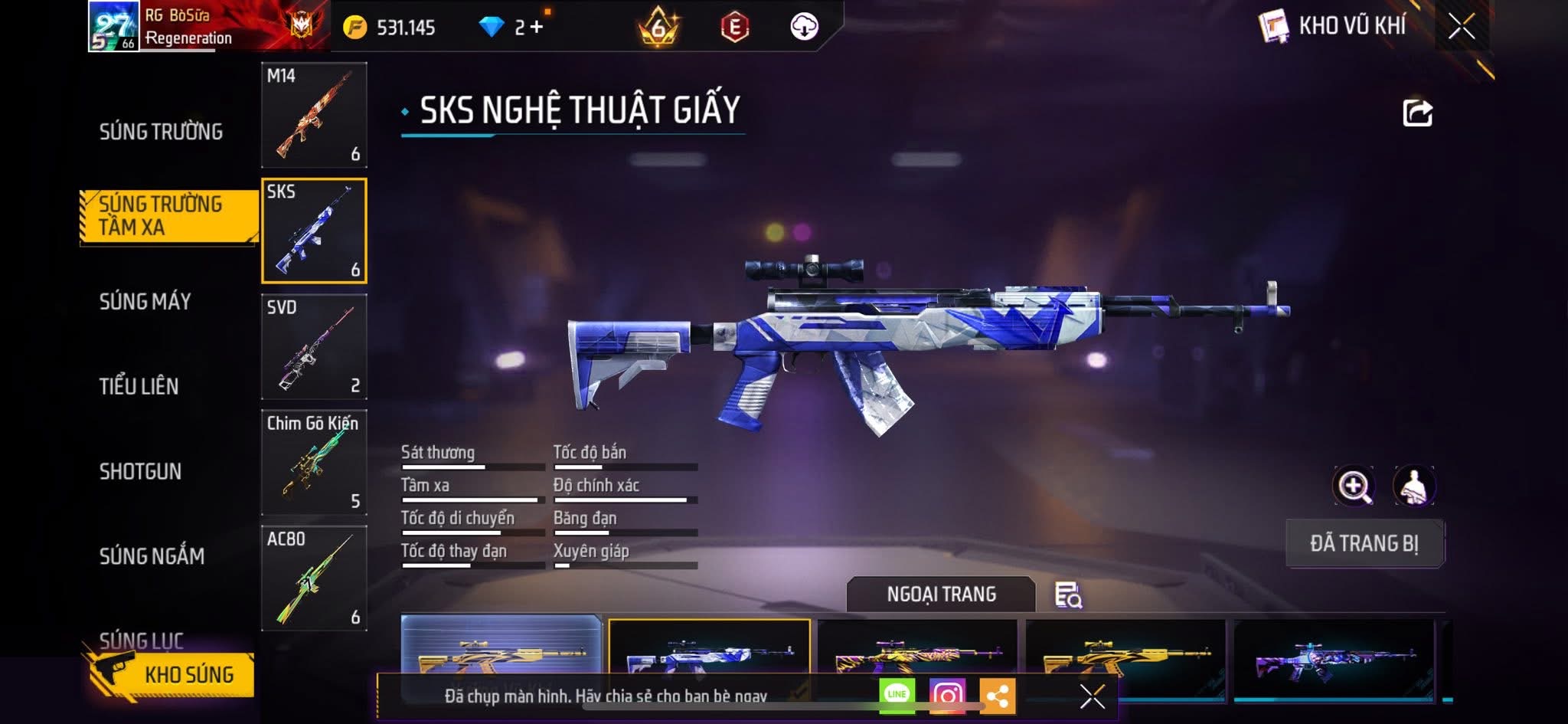Pick the AC80 weapon tile
Screen dimensions: 1568x724
pos(314,578)
